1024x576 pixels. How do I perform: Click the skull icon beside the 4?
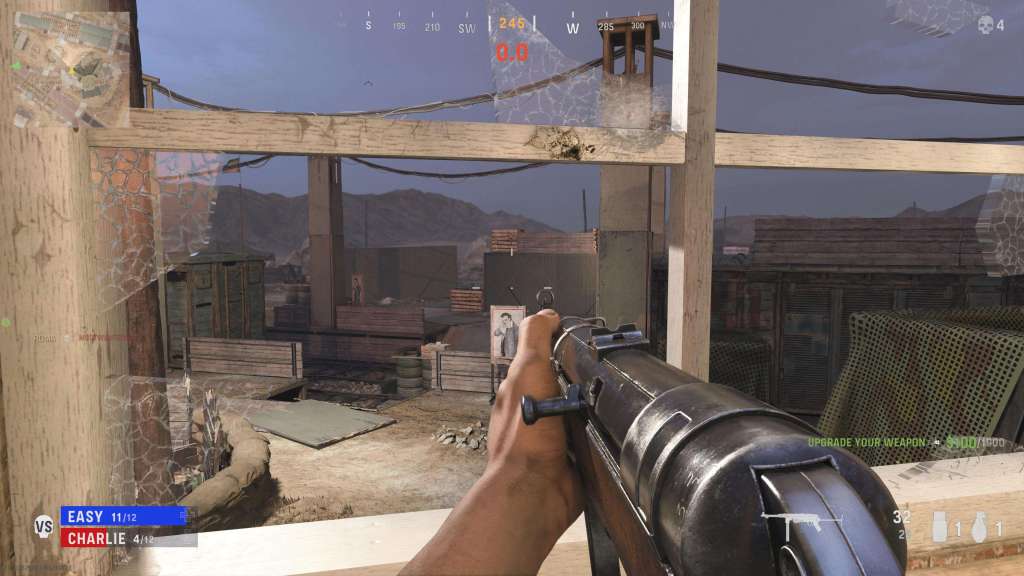[x=985, y=26]
